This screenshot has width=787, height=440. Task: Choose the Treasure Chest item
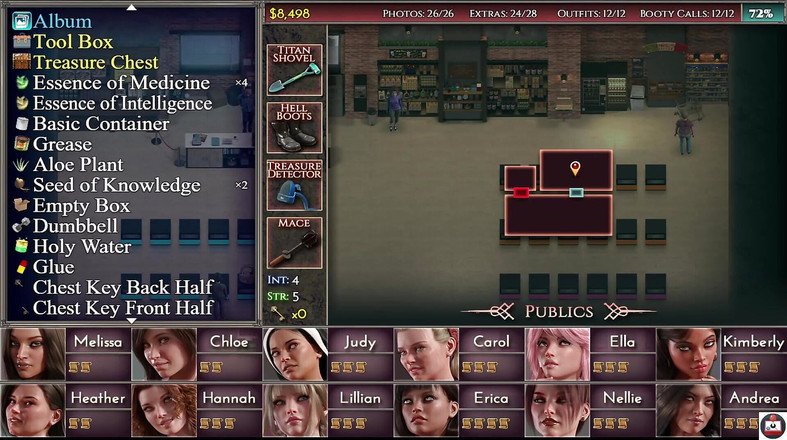[95, 62]
